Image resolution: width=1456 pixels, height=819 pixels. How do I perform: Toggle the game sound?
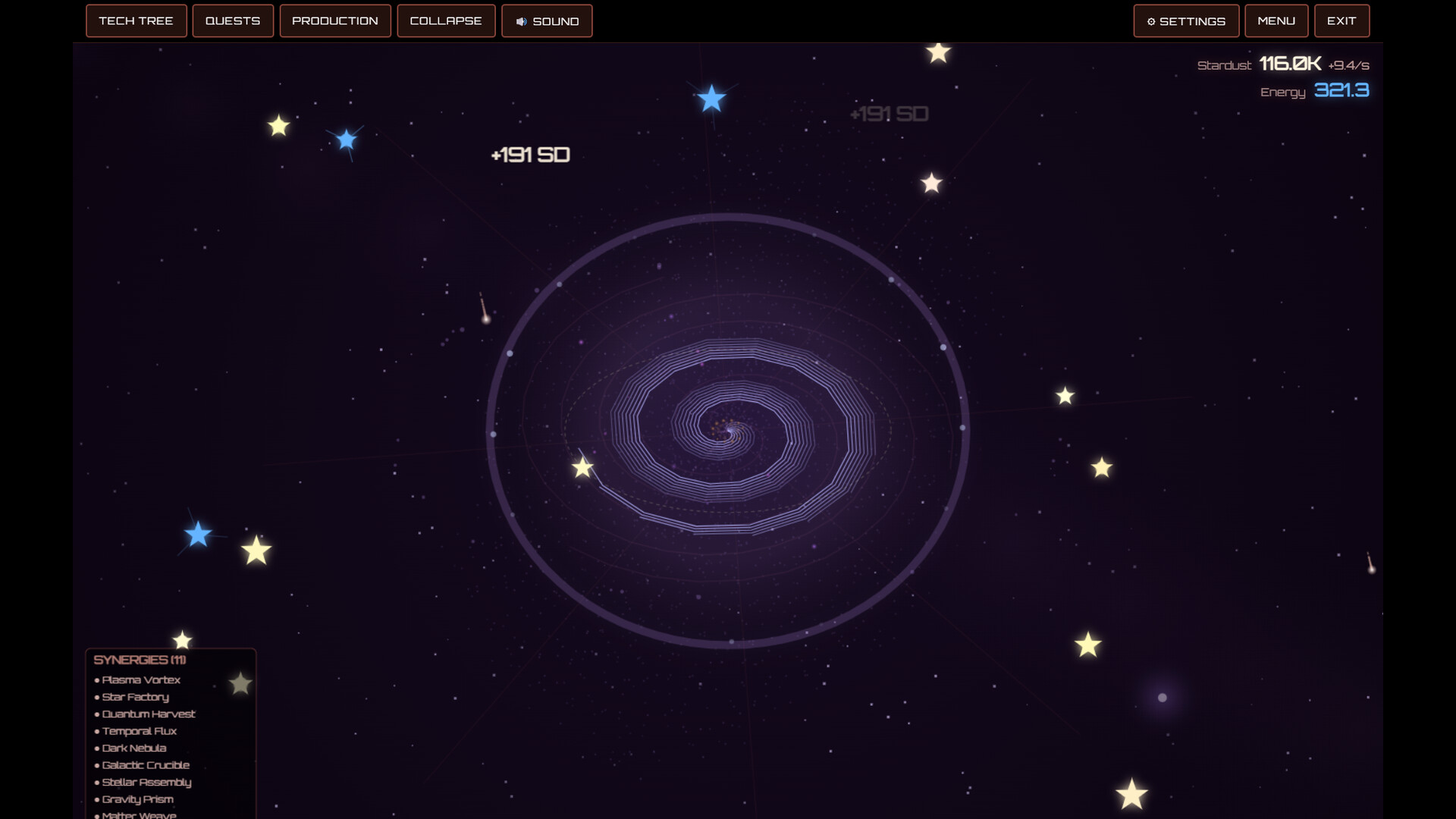(547, 20)
